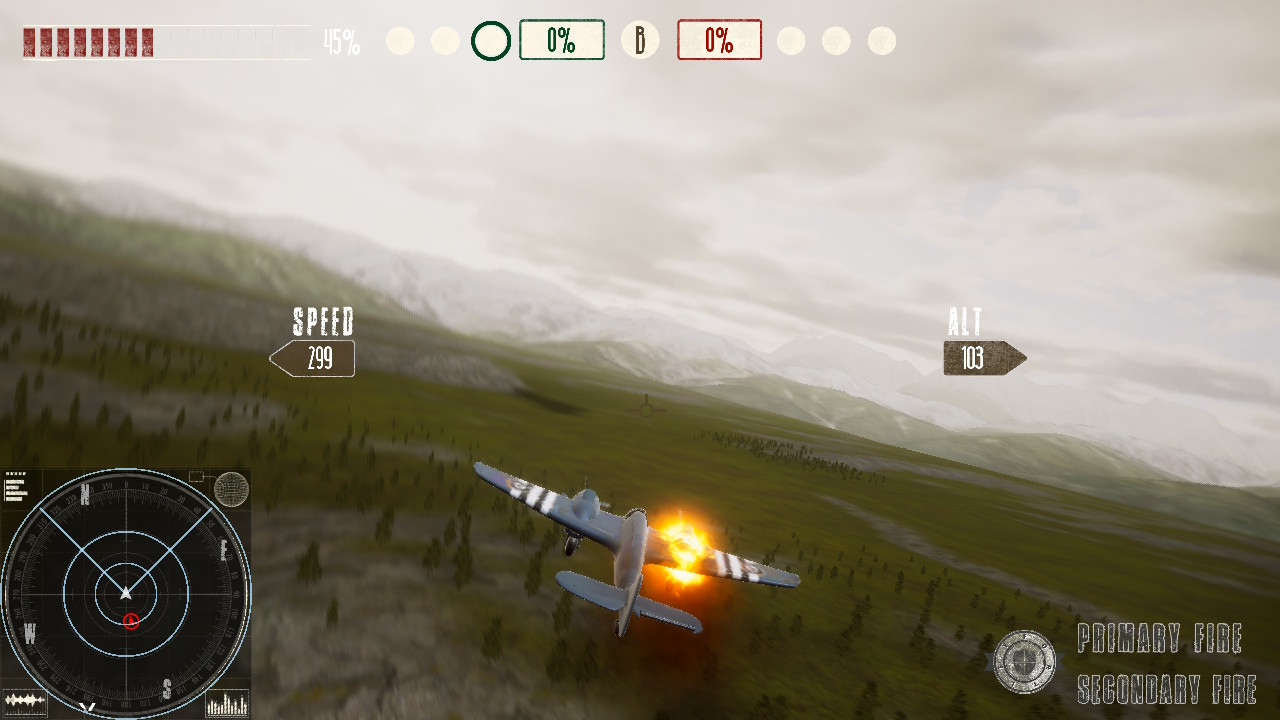Click the 45% health progress bar
Image resolution: width=1280 pixels, height=720 pixels.
click(160, 42)
